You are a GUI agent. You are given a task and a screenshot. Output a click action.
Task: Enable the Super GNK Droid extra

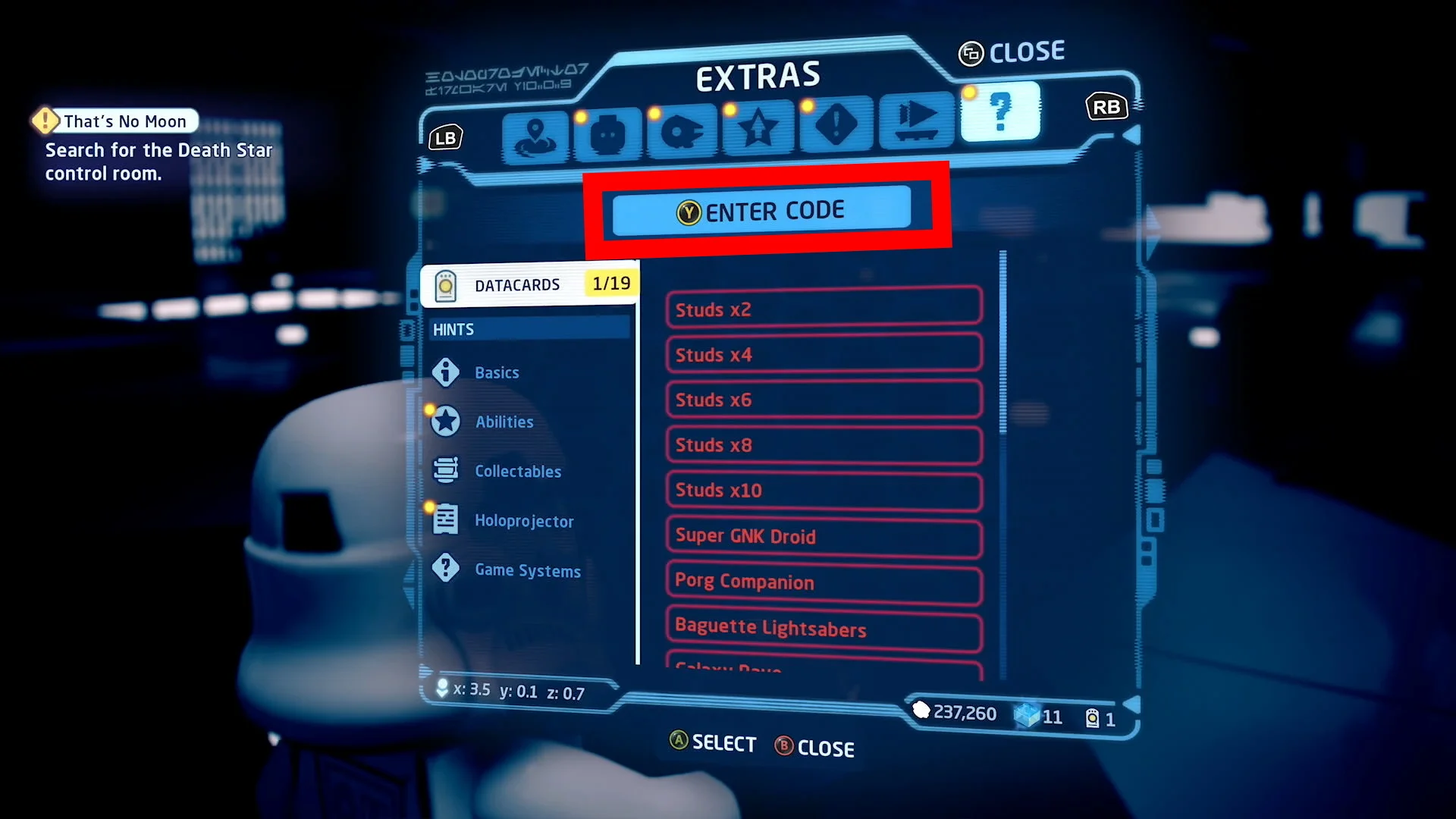[x=823, y=536]
